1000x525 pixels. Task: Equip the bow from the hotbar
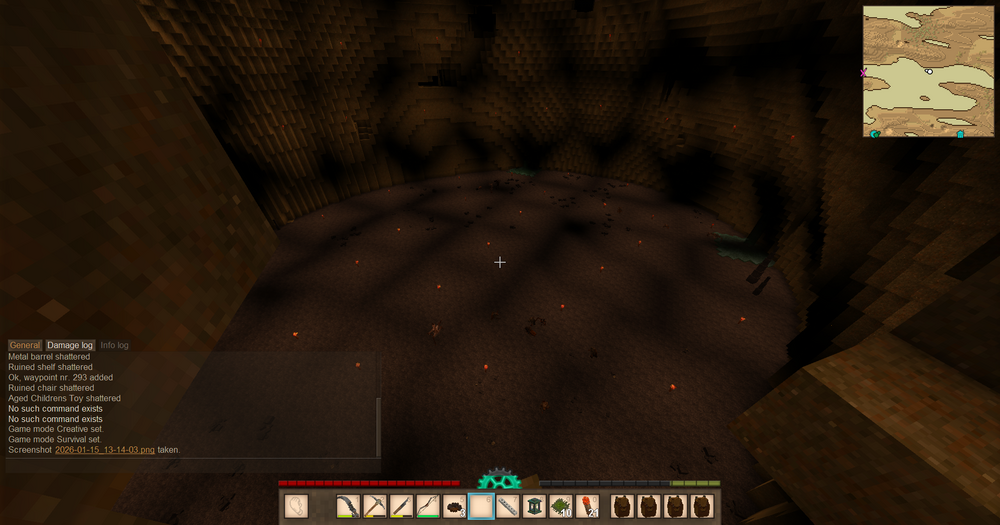(428, 506)
